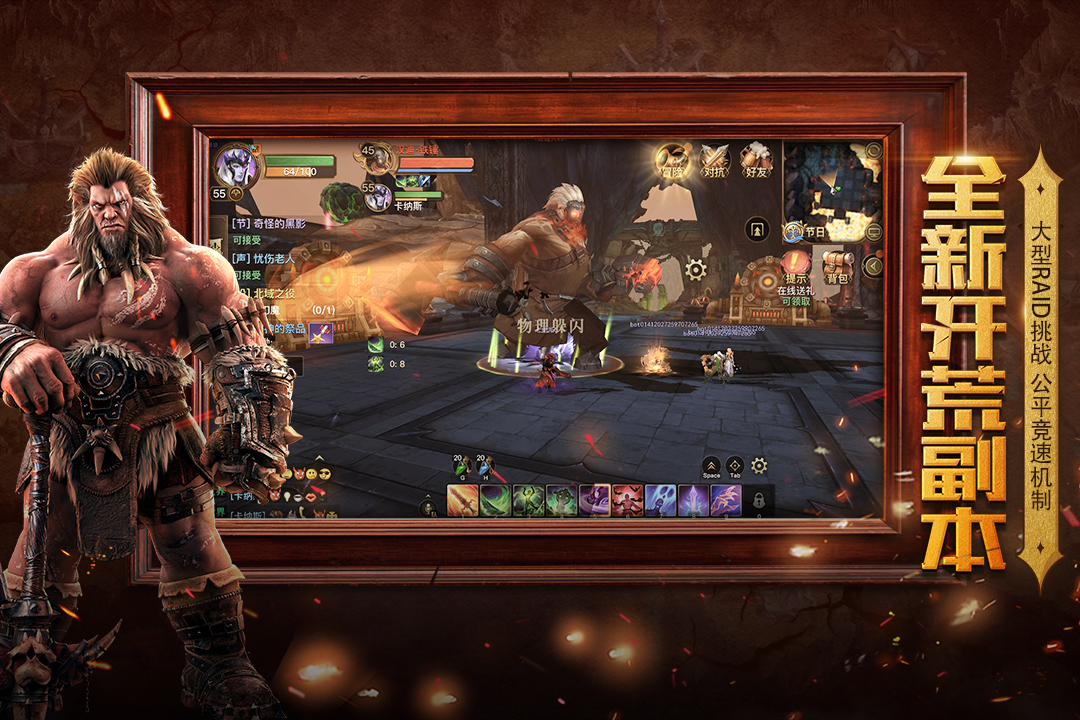Viewport: 1080px width, 720px height.
Task: Open the 背包 backpack inventory
Action: click(x=838, y=266)
